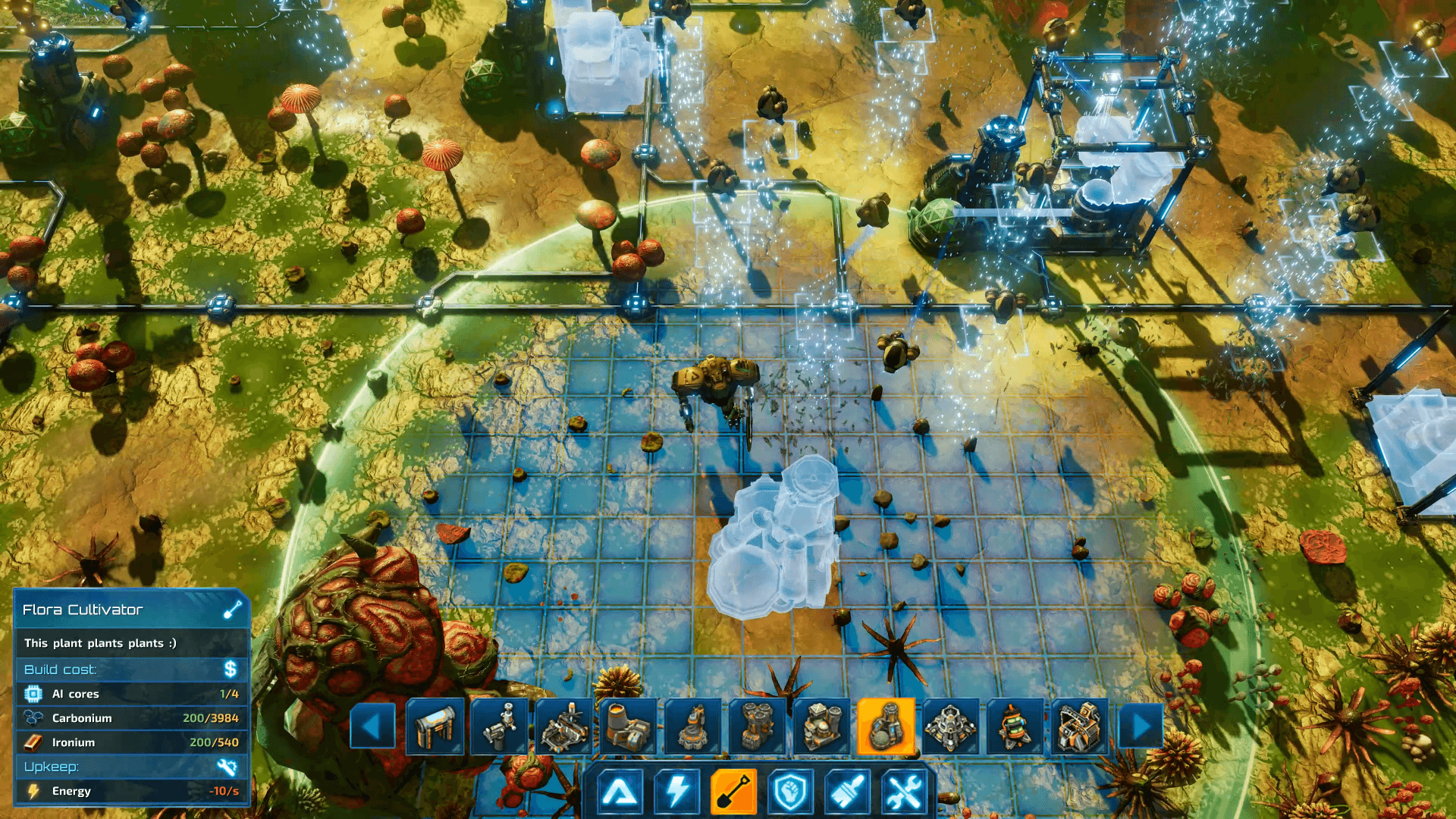The image size is (1456, 819).
Task: Switch to the shield fist defense category
Action: point(790,792)
